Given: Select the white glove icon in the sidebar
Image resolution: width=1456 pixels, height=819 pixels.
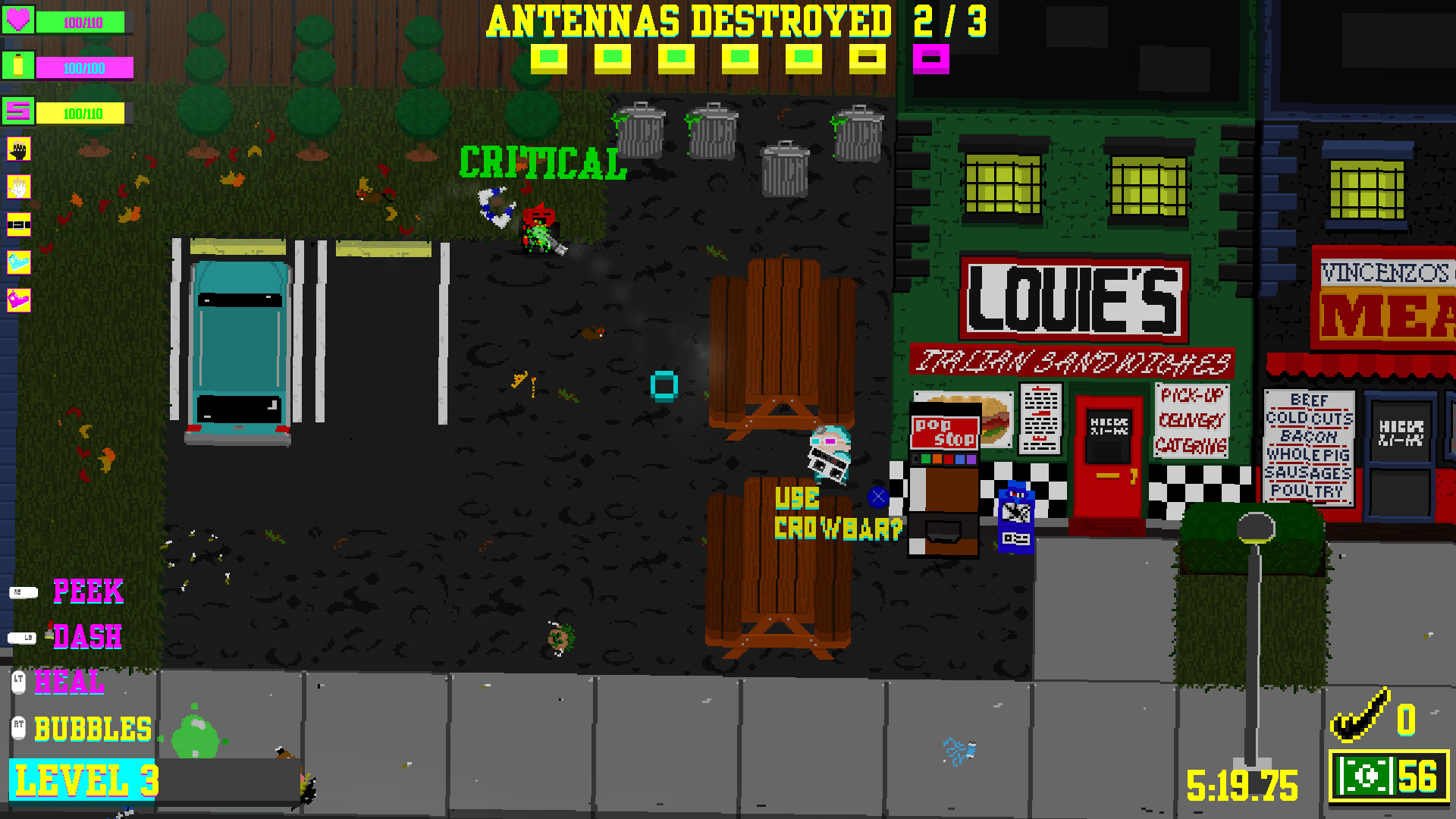Looking at the screenshot, I should (19, 187).
